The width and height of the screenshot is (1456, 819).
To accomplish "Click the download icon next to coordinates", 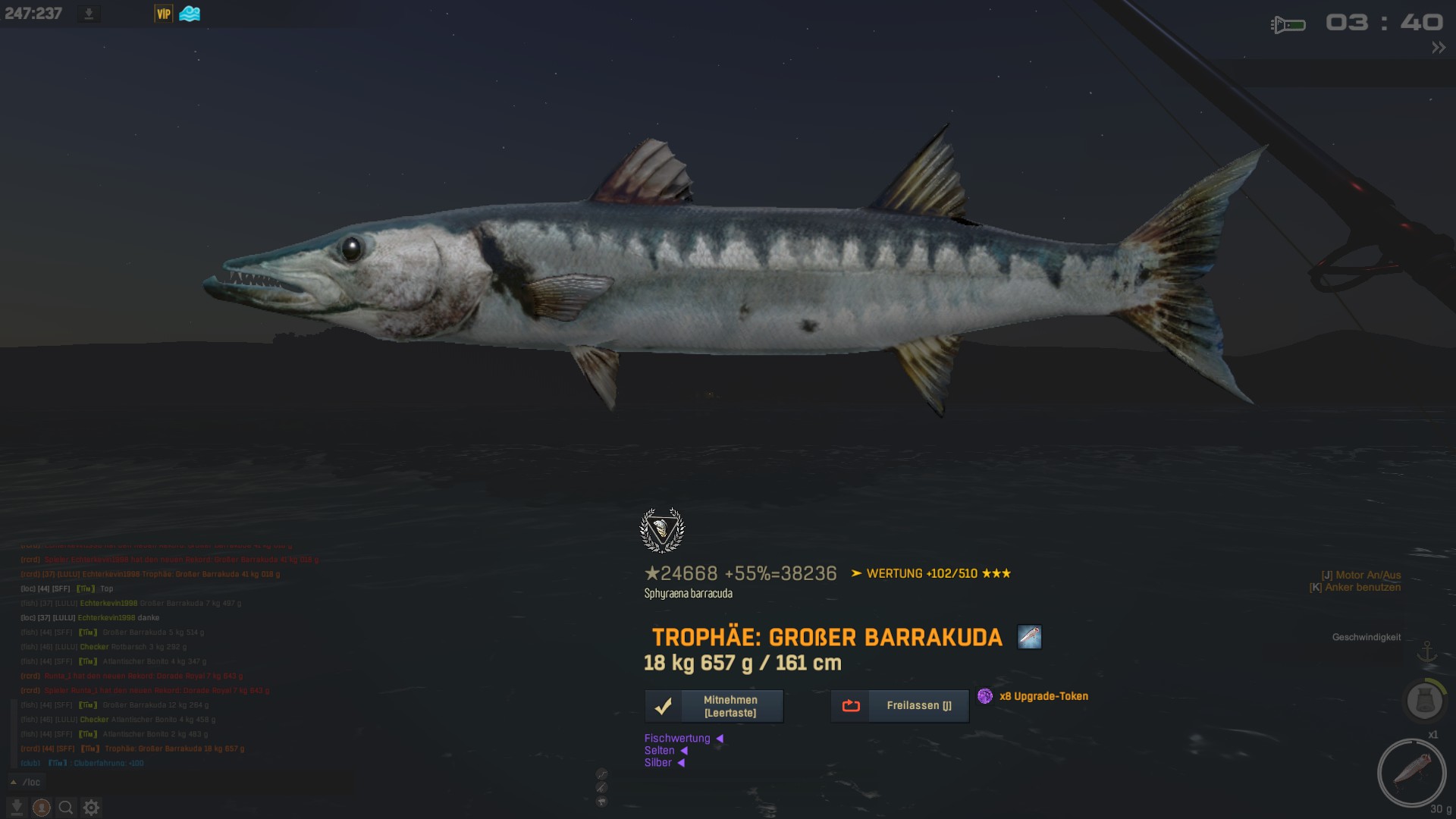I will click(89, 14).
